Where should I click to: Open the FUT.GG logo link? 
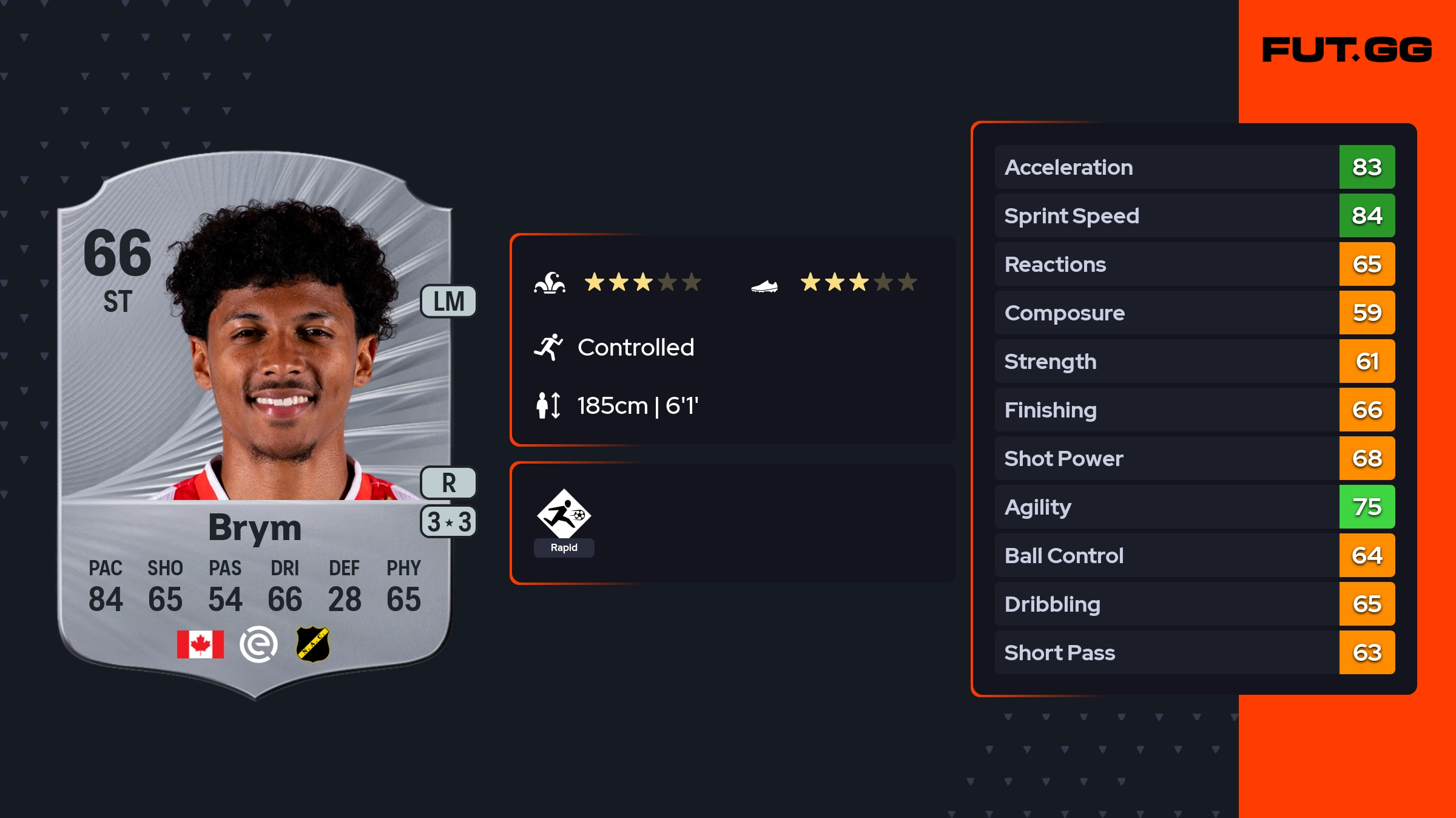tap(1347, 50)
